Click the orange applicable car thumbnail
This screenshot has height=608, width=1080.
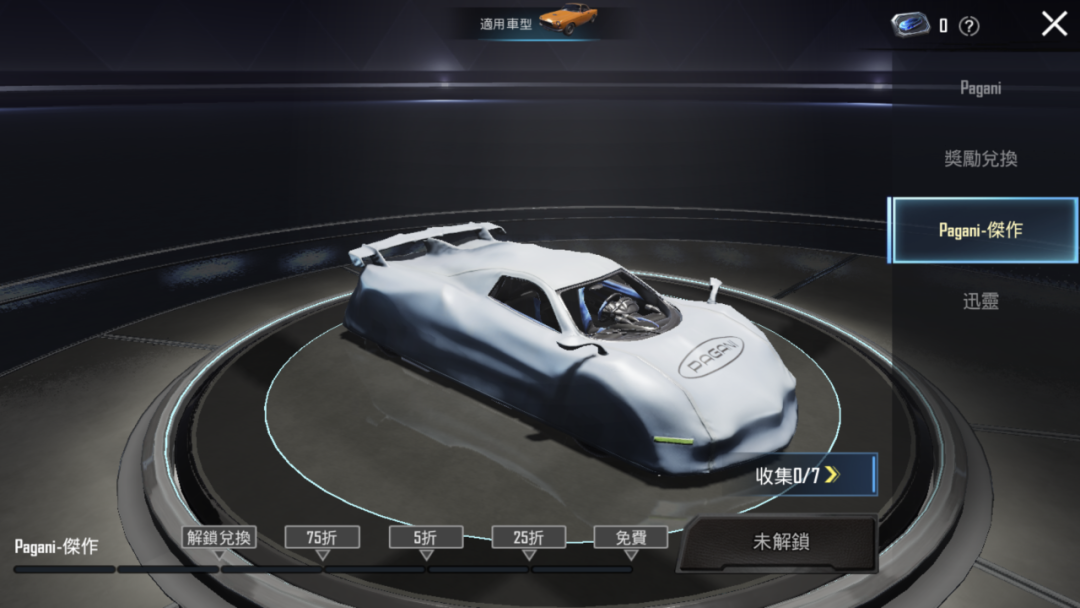[568, 19]
